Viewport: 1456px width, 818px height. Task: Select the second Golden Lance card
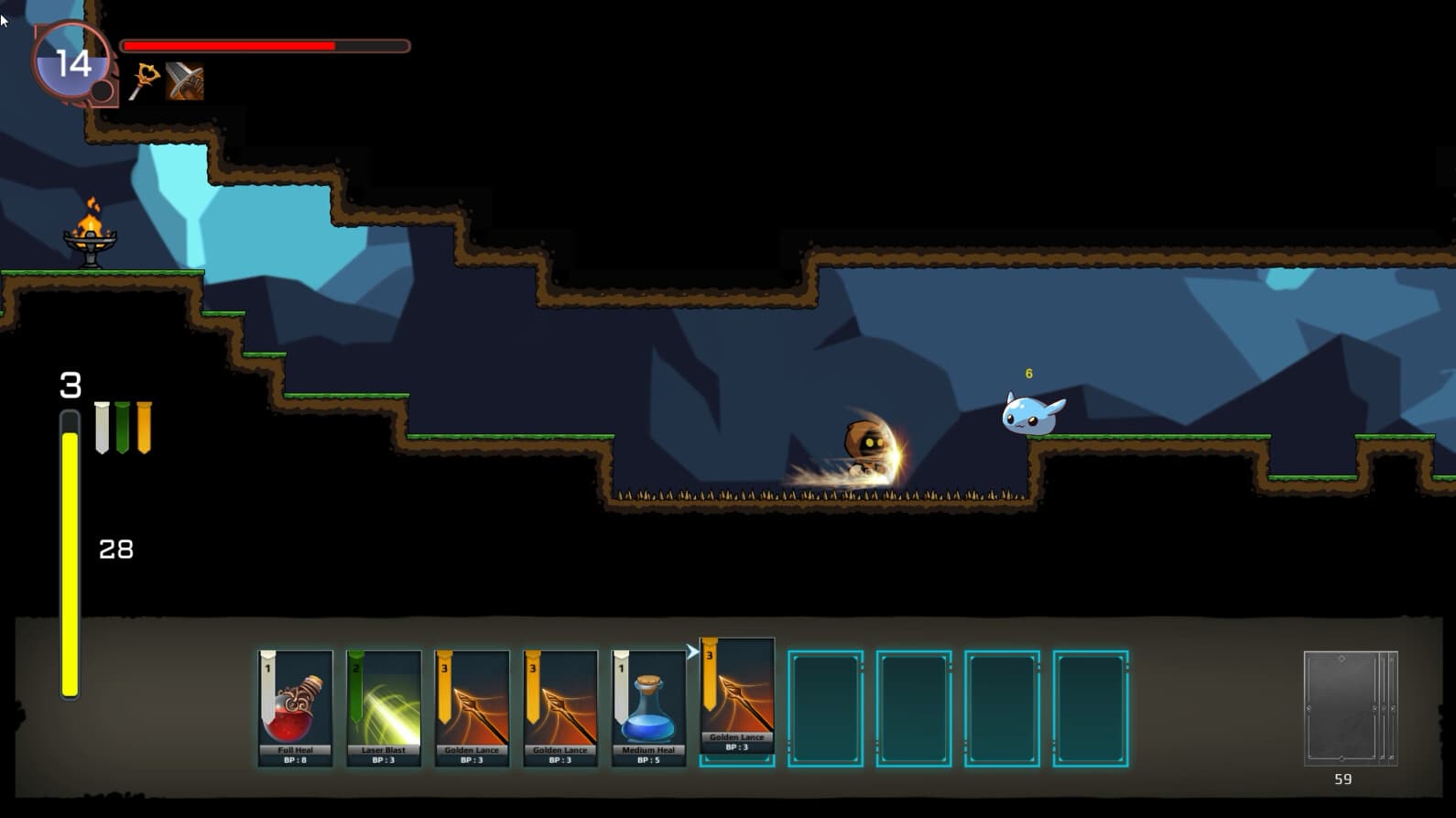pos(559,705)
